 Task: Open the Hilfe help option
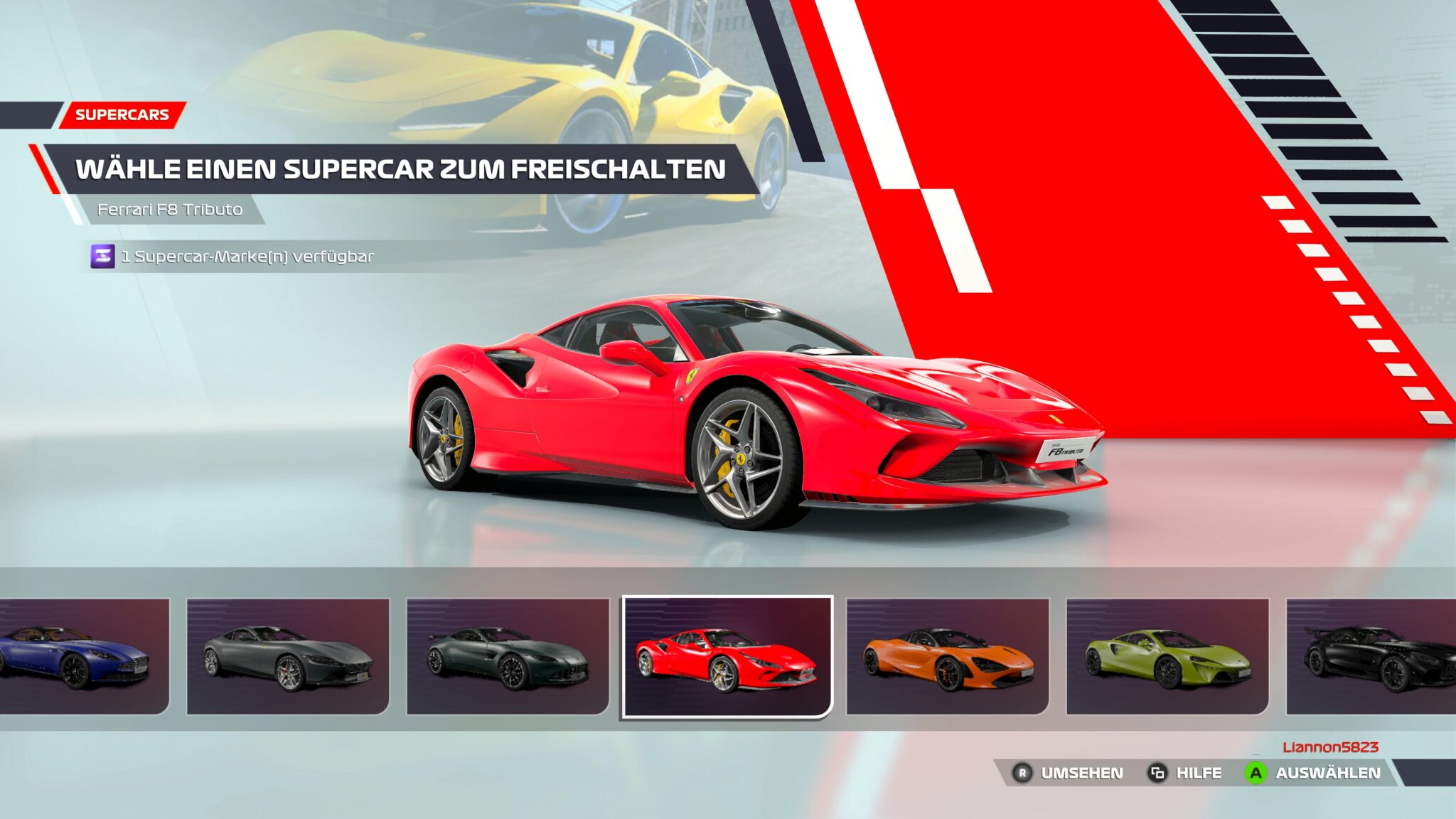[1185, 773]
